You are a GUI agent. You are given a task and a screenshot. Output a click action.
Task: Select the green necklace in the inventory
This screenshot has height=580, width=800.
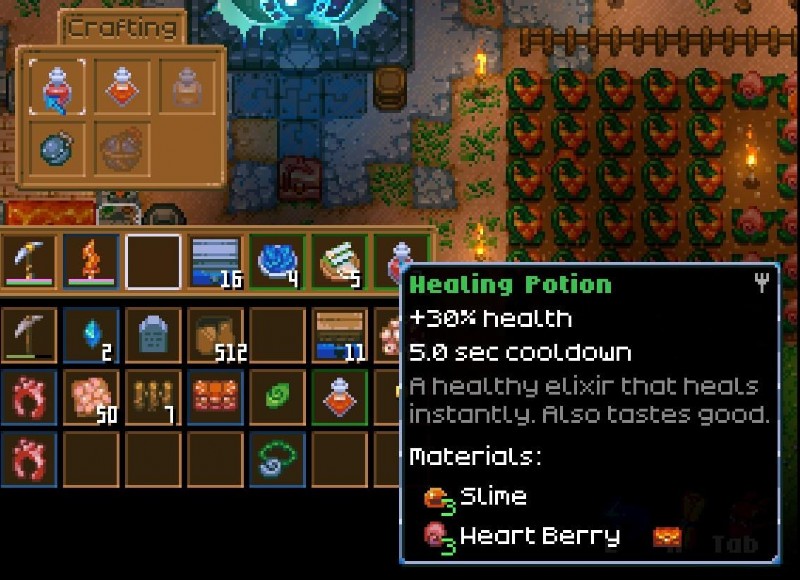coord(277,459)
